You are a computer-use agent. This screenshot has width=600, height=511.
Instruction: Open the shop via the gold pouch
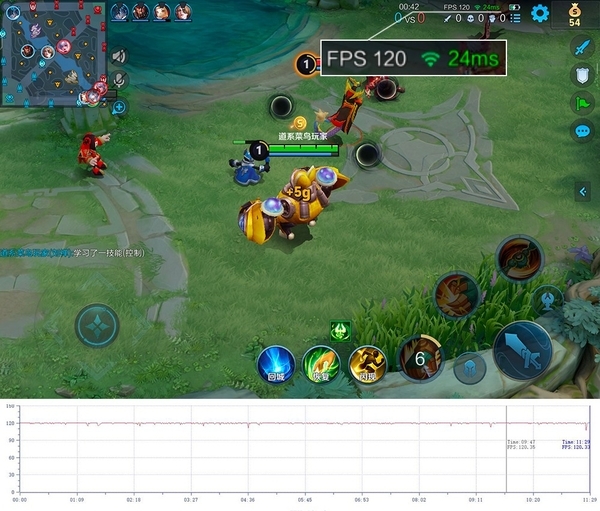pyautogui.click(x=574, y=12)
